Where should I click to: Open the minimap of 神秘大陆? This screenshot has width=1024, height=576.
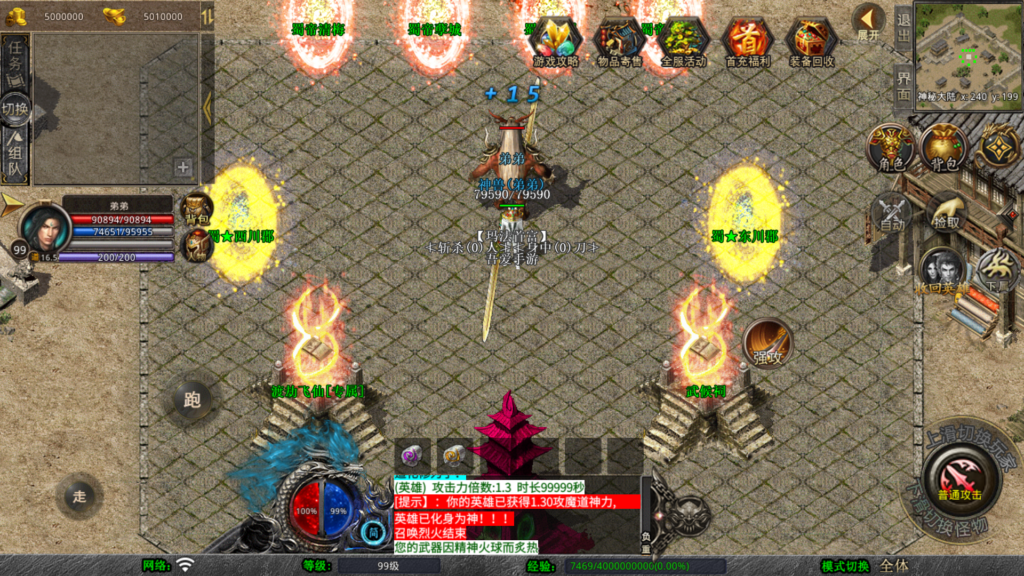click(x=966, y=46)
